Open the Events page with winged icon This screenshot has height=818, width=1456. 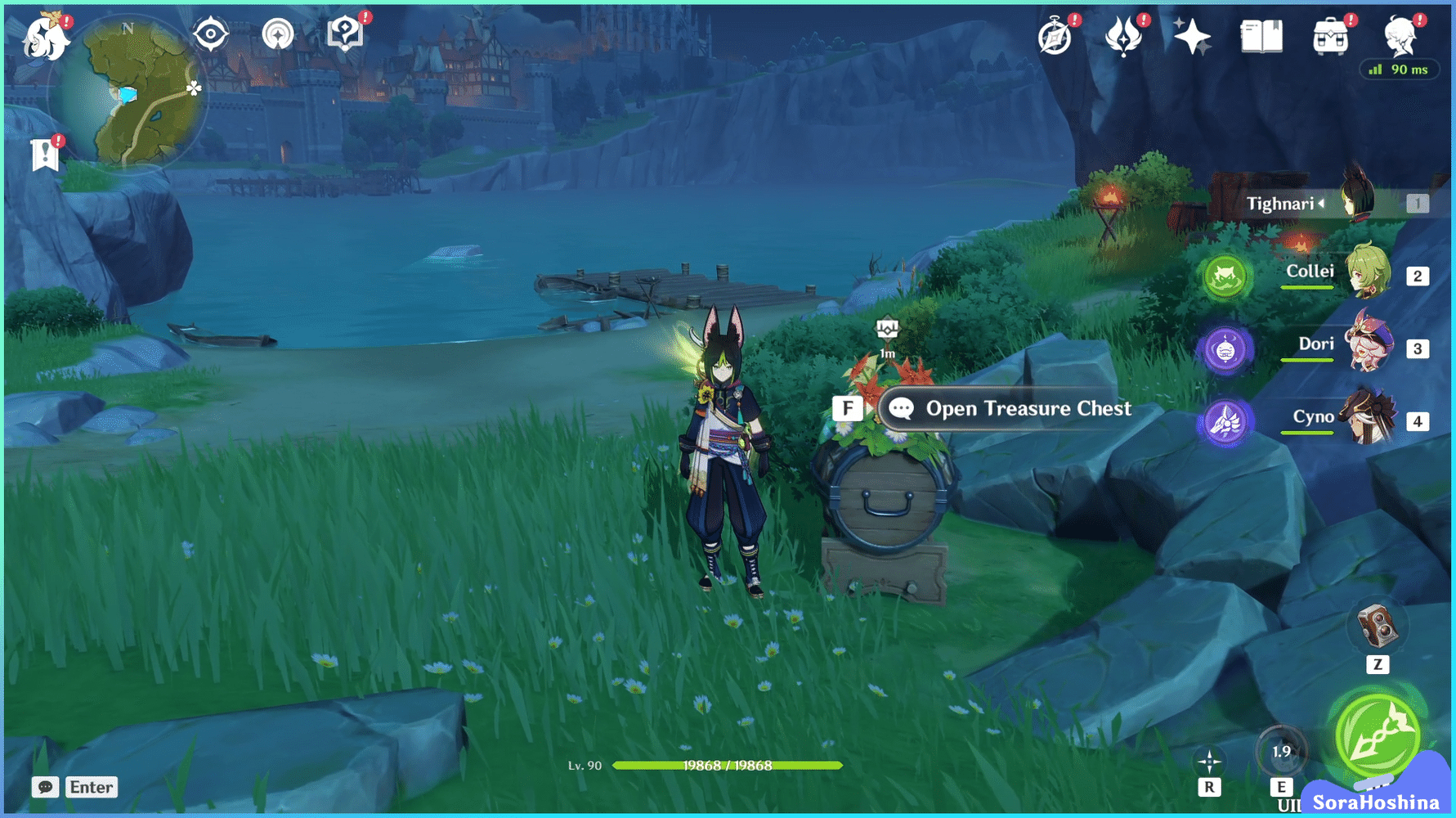[x=1124, y=36]
